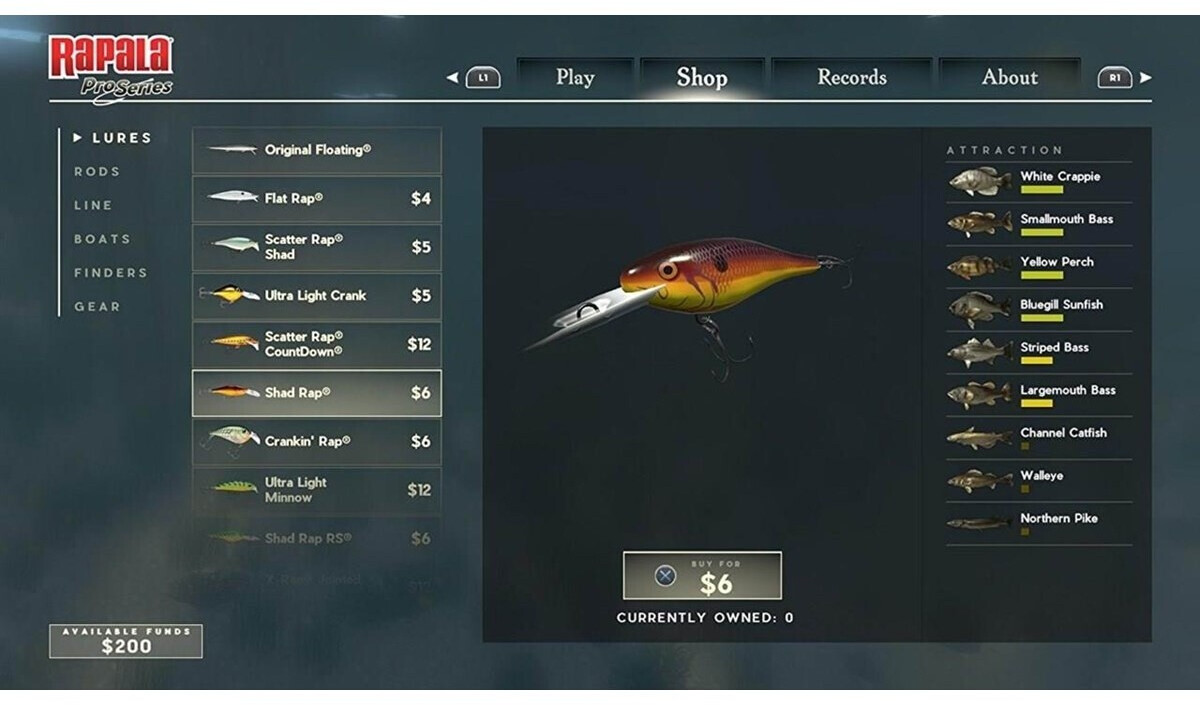Choose the Scatter Rap Shad lure
Image resolution: width=1200 pixels, height=705 pixels.
point(316,247)
